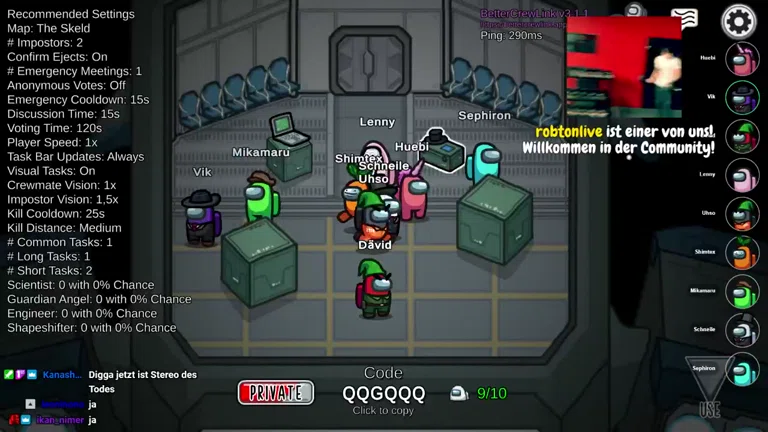Viewport: 768px width, 432px height.
Task: Click Mikamaru's lime avatar in voice list
Action: (742, 292)
